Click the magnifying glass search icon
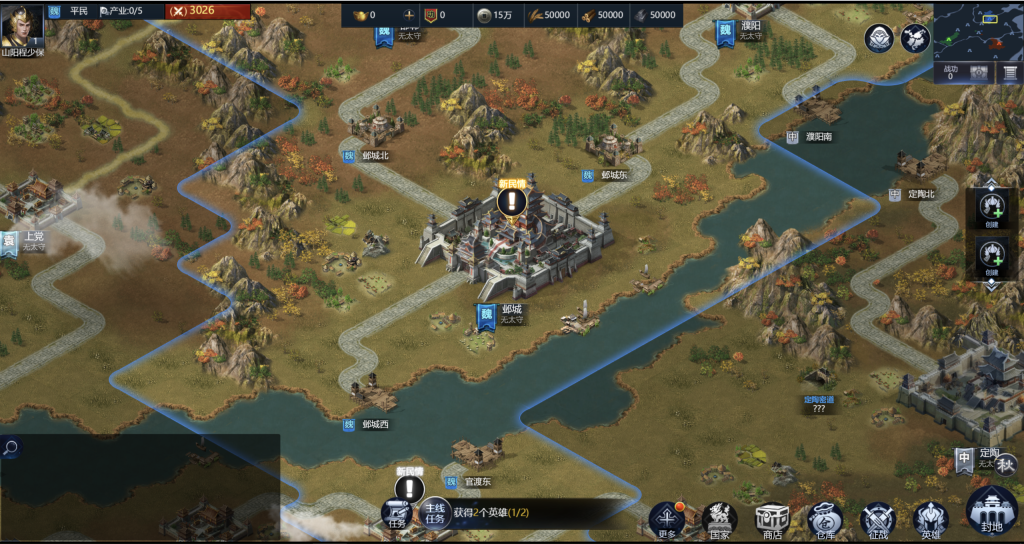The image size is (1024, 544). click(x=10, y=448)
